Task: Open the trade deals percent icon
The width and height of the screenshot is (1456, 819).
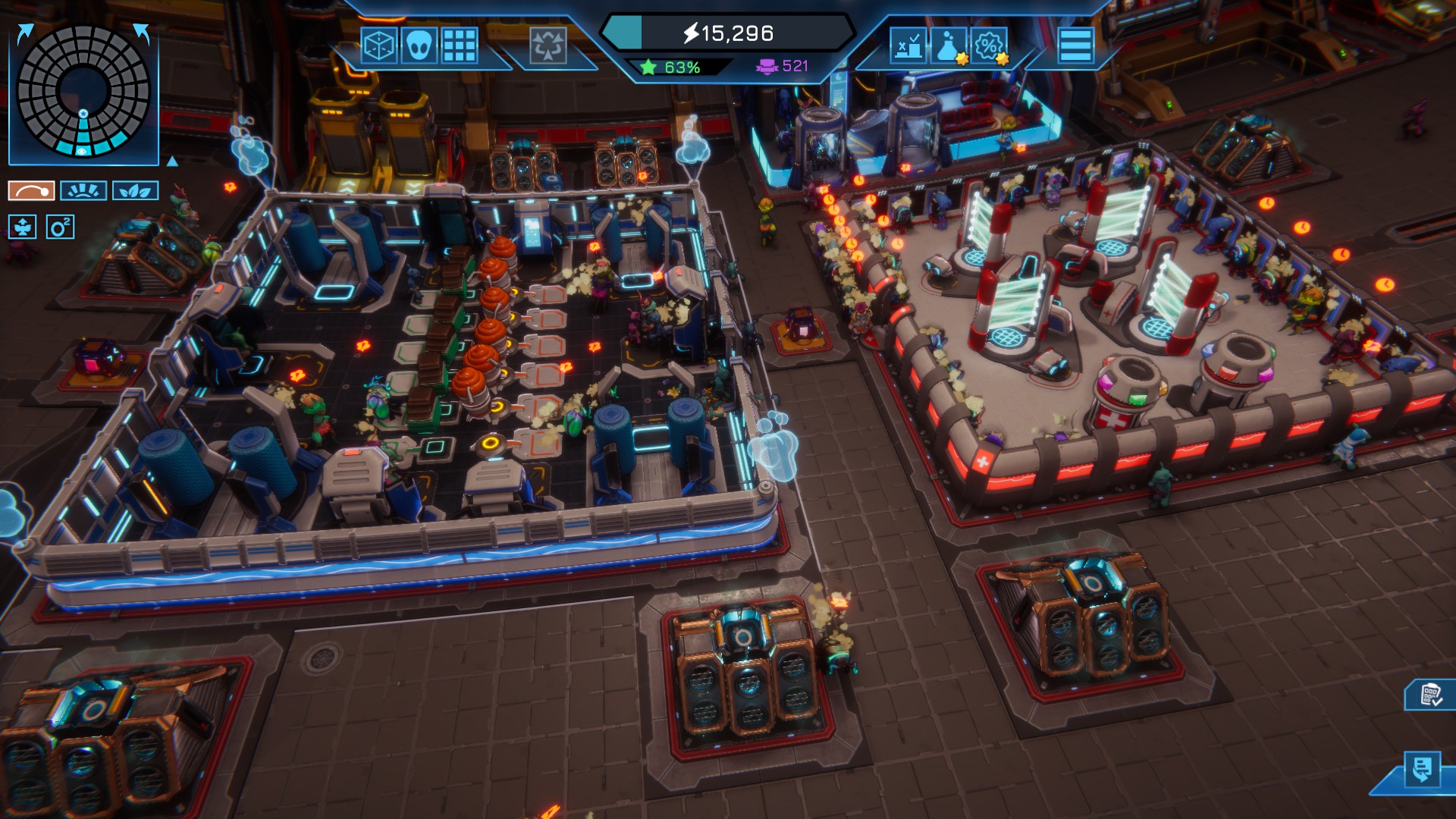Action: (x=989, y=45)
